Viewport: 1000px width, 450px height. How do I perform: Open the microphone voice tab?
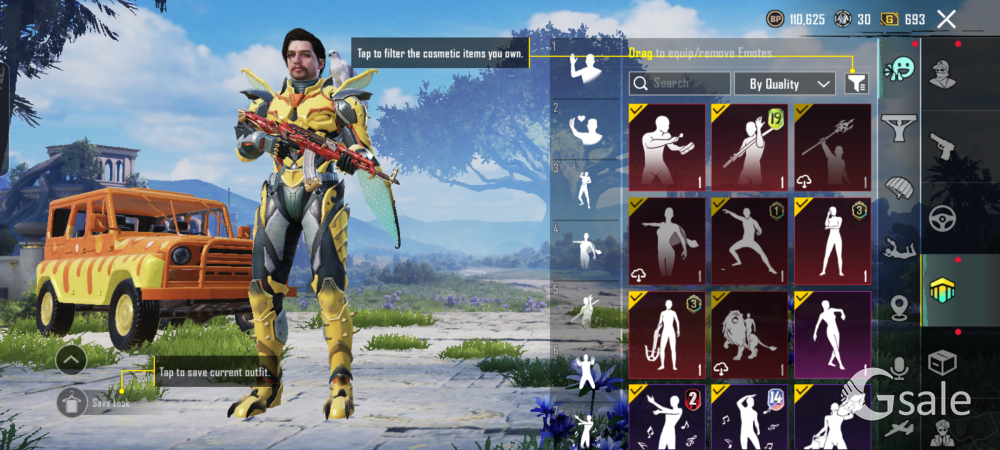pos(899,369)
